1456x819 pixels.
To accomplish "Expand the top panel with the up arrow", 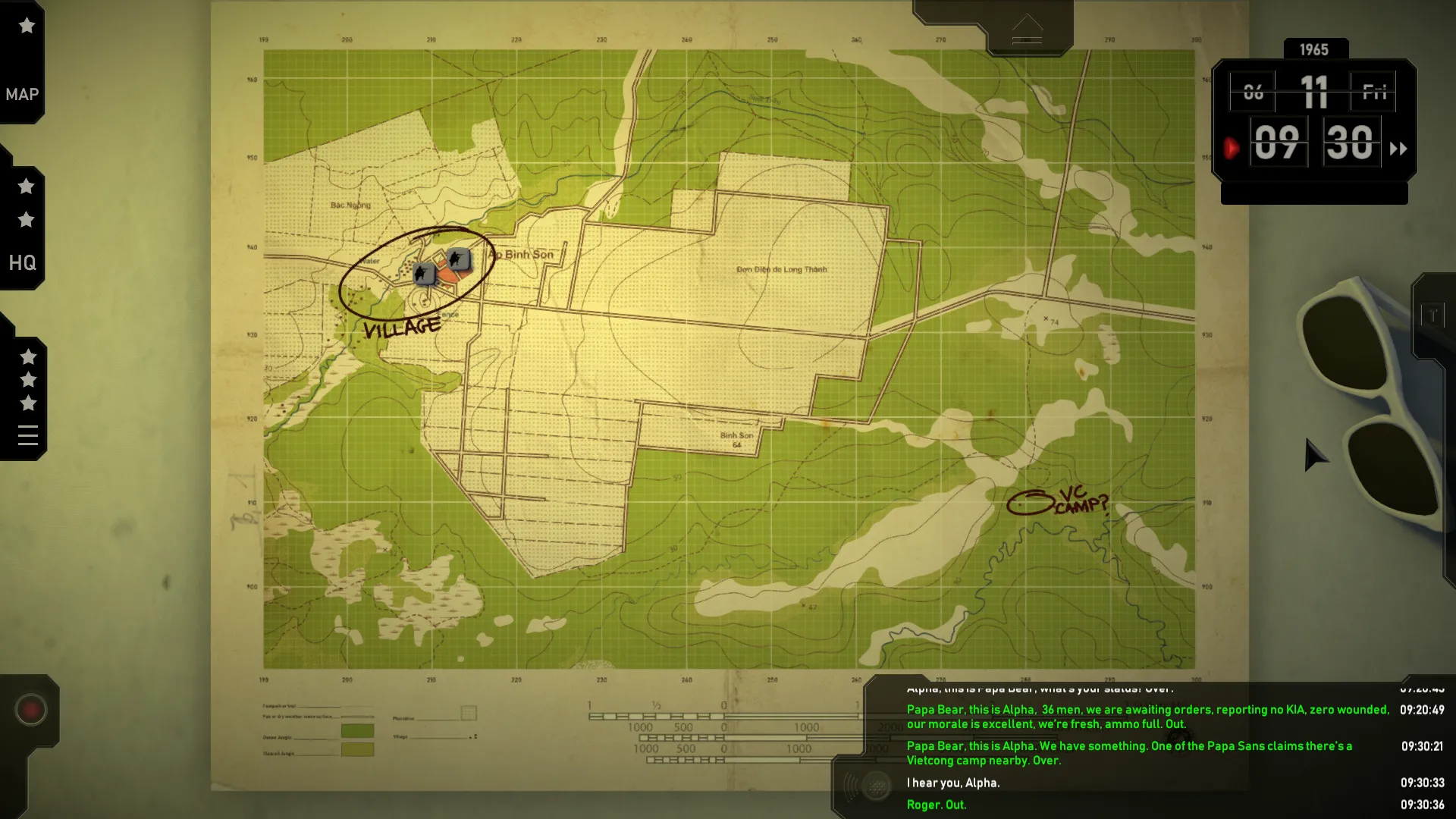I will point(1027,30).
